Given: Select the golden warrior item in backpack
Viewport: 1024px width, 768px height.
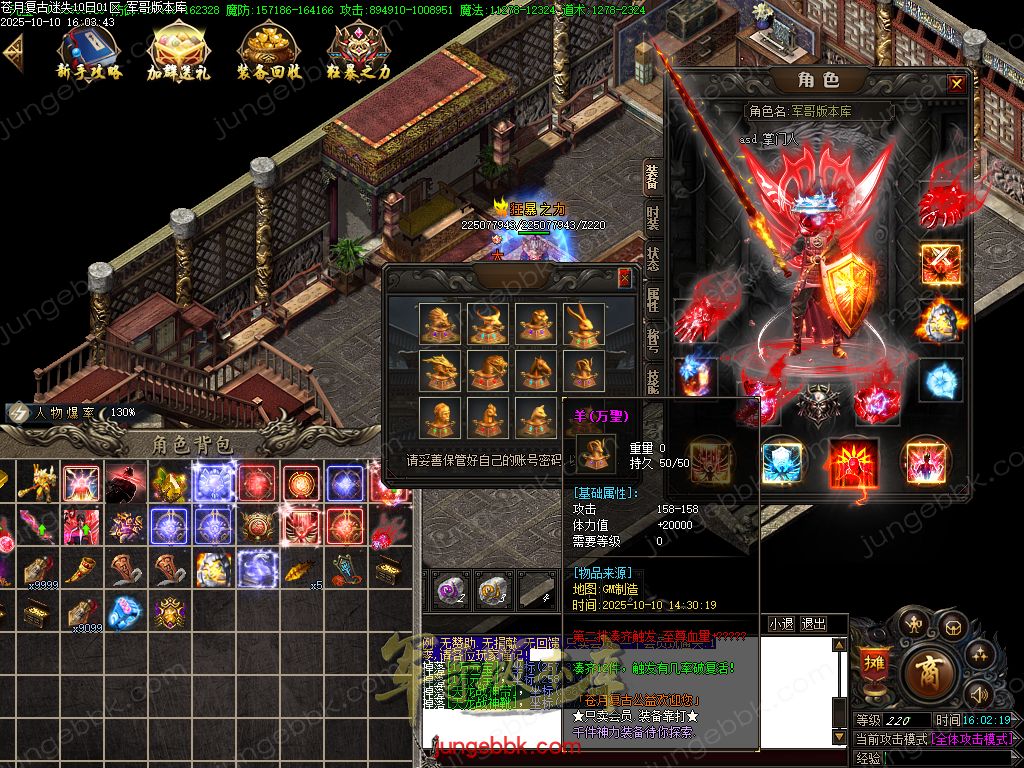Looking at the screenshot, I should click(38, 483).
